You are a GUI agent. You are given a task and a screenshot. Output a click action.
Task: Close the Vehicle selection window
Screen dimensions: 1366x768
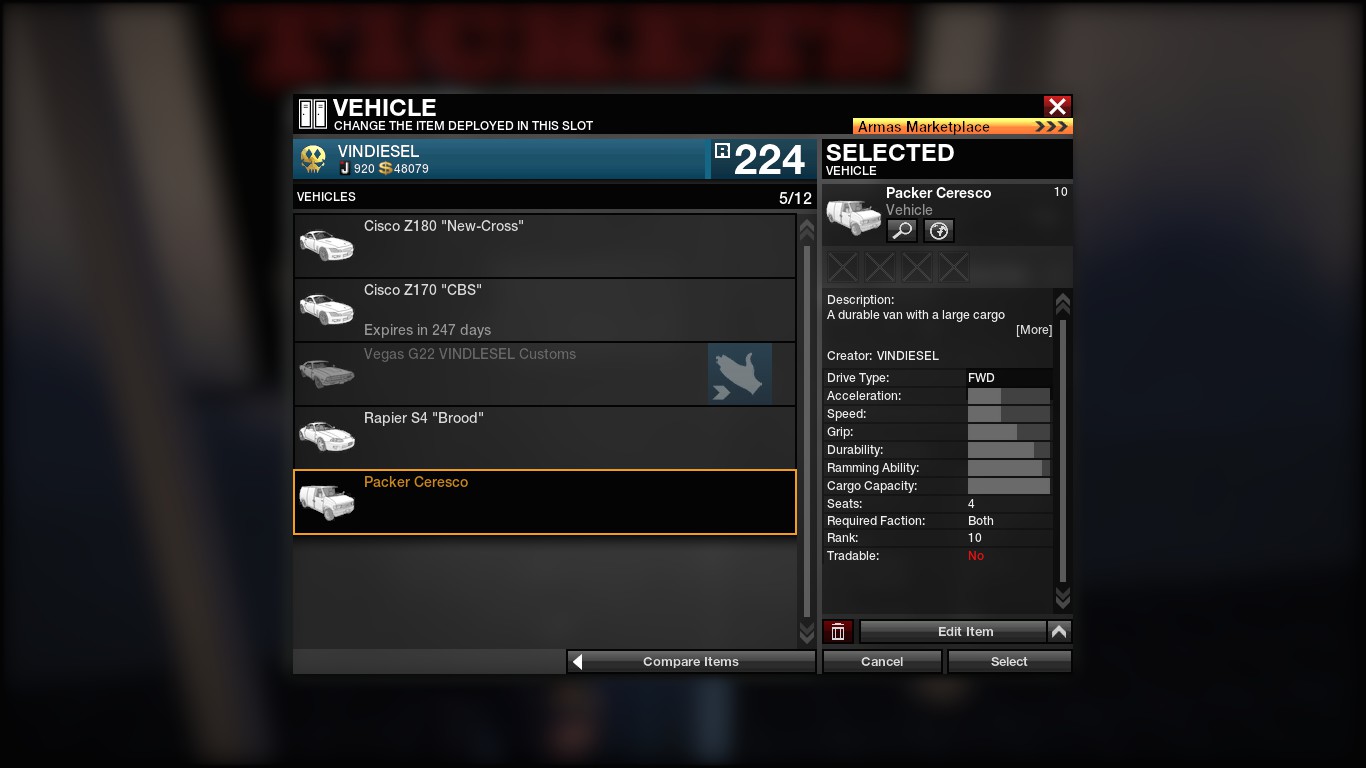tap(1057, 106)
